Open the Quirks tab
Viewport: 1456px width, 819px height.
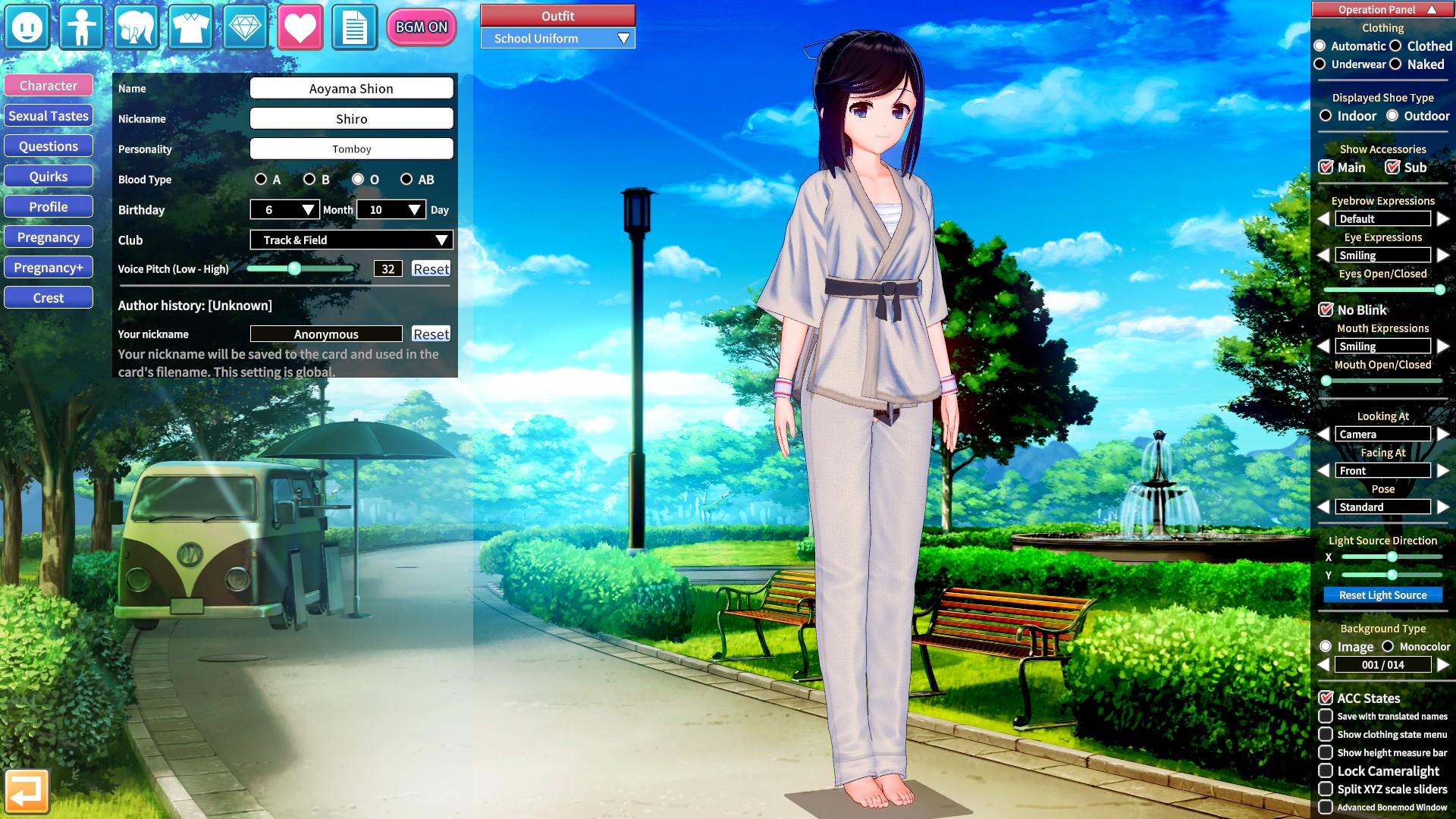[x=48, y=176]
